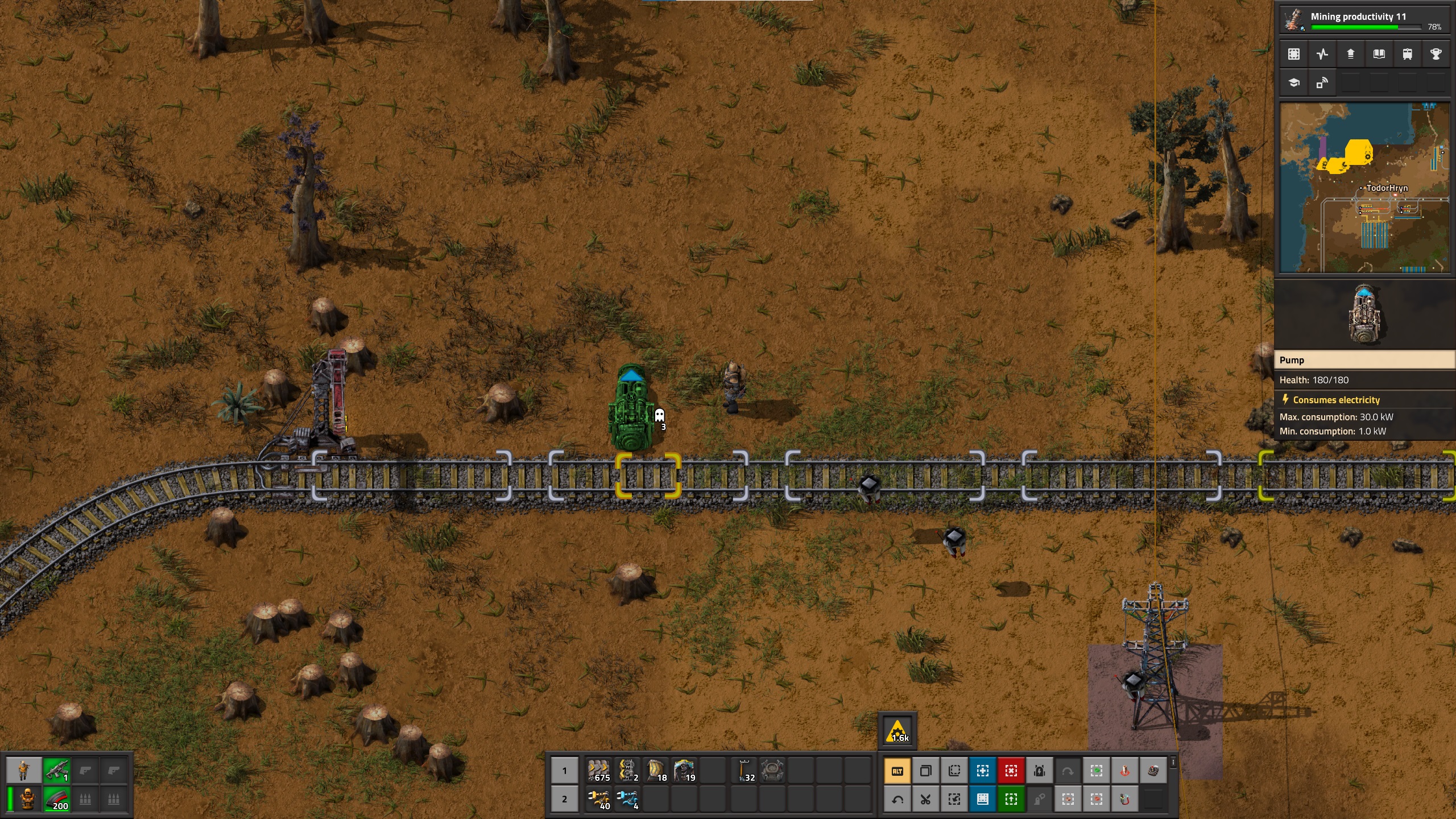Viewport: 1456px width, 819px height.
Task: Open tips and tricks graduation cap
Action: tap(1294, 83)
